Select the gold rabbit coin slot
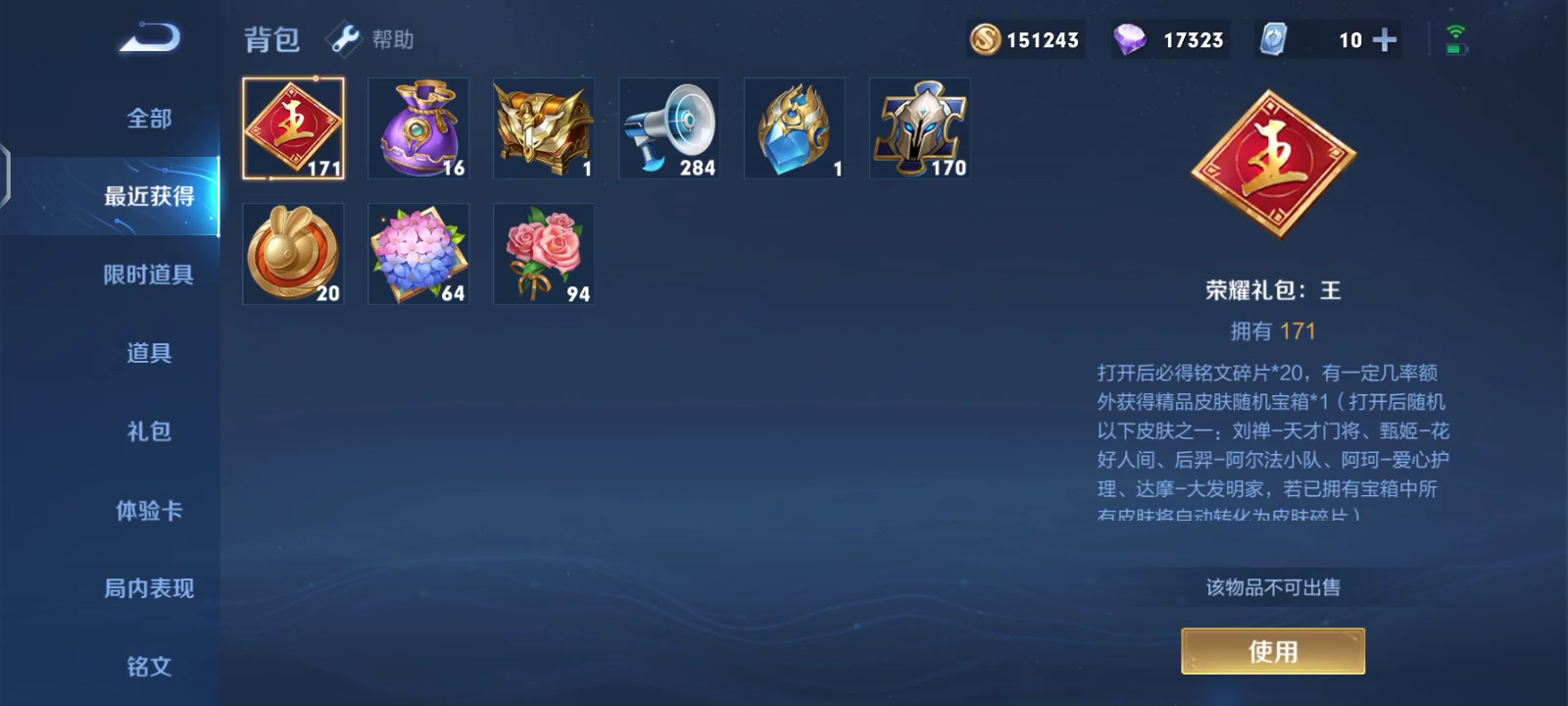Viewport: 1568px width, 706px height. [293, 254]
